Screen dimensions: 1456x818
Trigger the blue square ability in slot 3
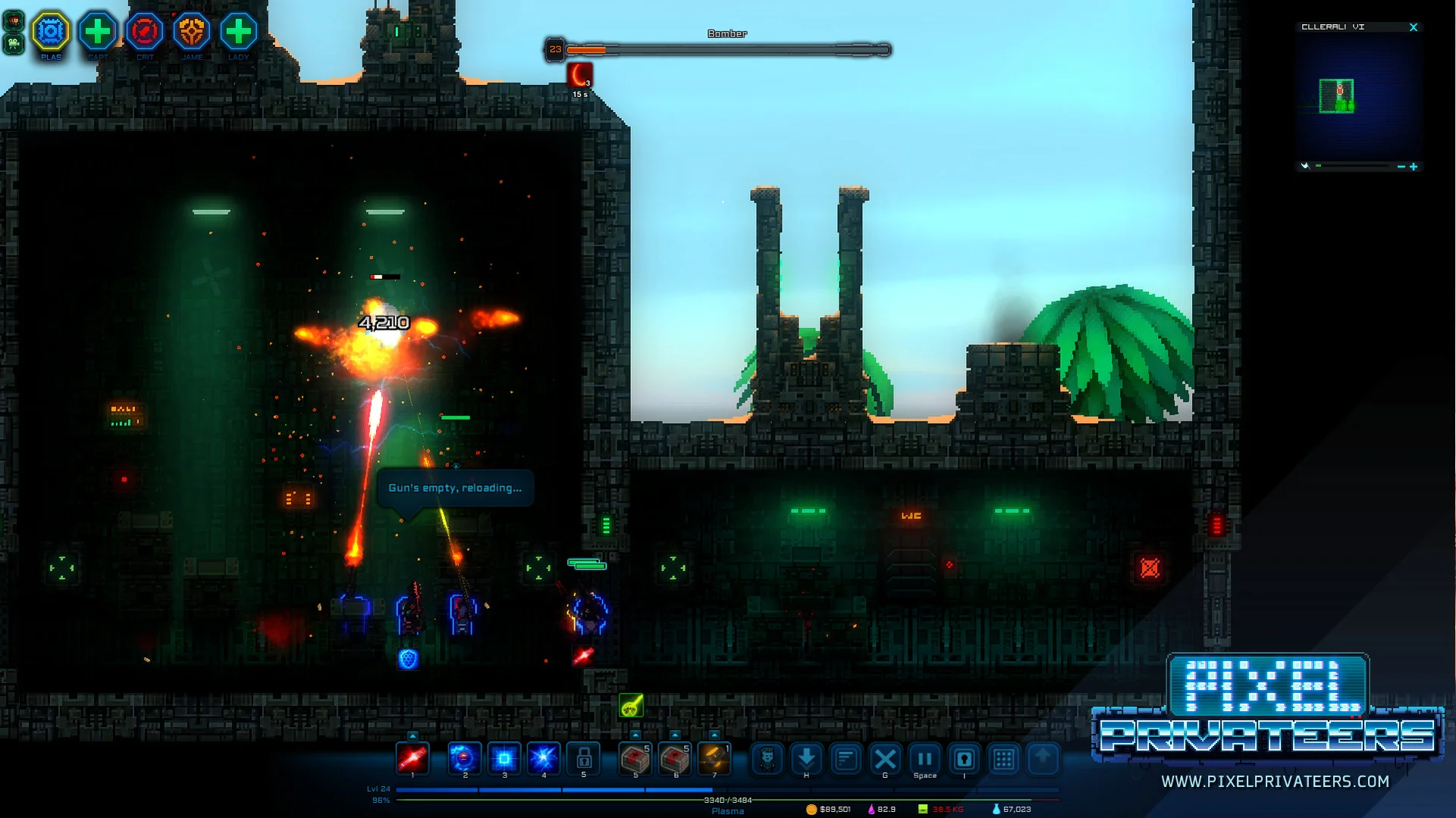[504, 757]
